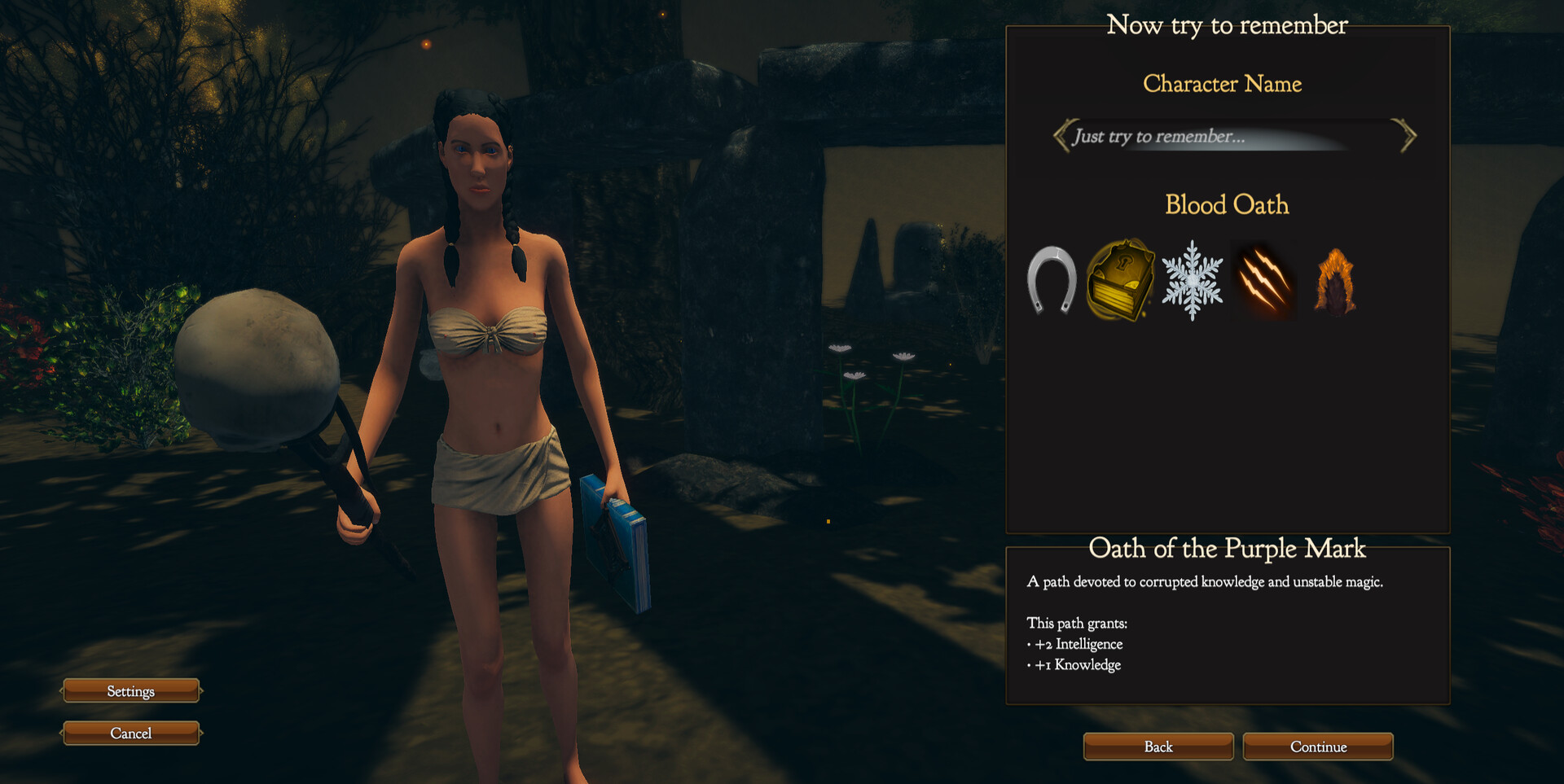Choose the silver horseshoe blood oath
This screenshot has height=784, width=1564.
(1052, 281)
